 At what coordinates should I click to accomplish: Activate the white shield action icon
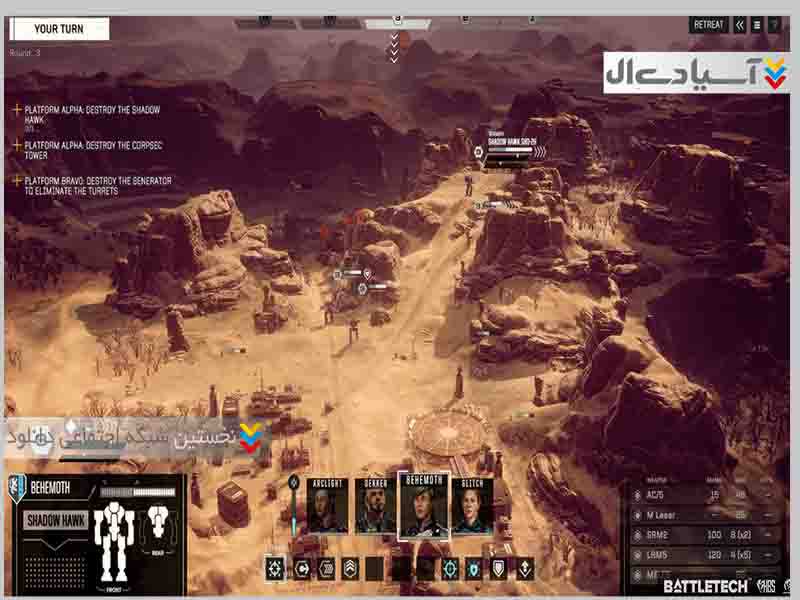pos(500,569)
